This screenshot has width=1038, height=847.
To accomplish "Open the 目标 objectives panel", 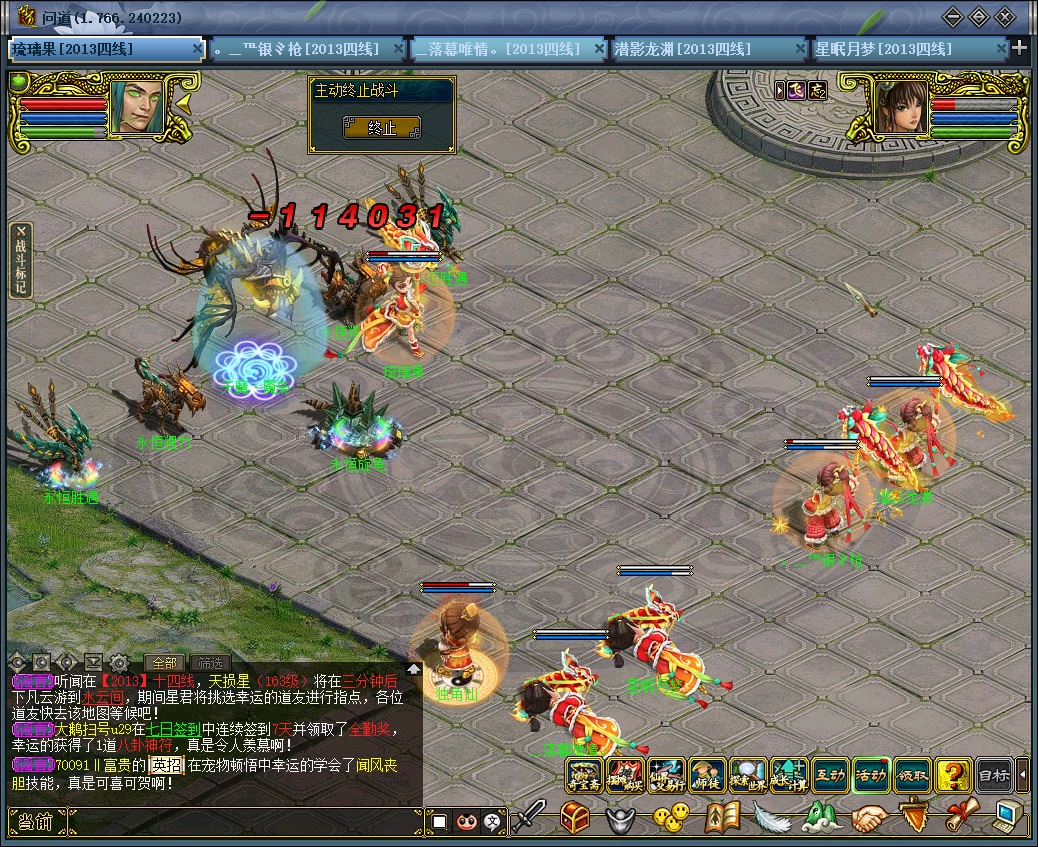I will click(993, 775).
